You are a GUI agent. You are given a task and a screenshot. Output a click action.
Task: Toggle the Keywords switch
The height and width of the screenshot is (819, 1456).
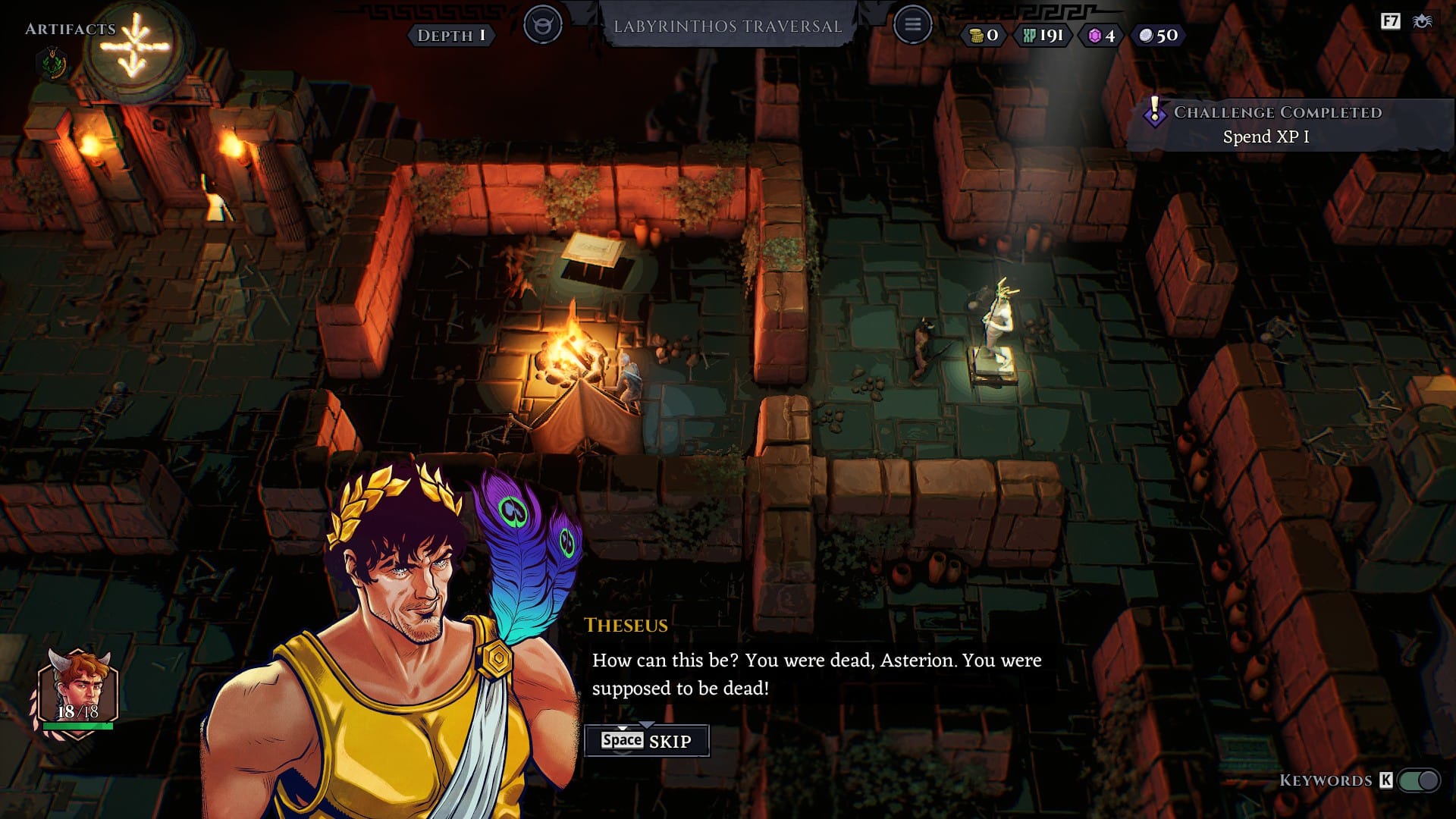(x=1419, y=780)
